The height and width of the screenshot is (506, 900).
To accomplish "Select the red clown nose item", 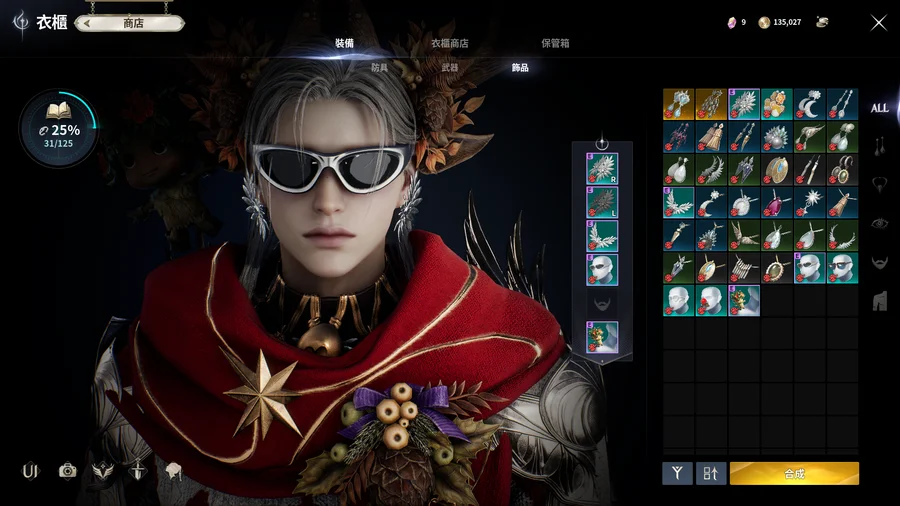I will 712,299.
